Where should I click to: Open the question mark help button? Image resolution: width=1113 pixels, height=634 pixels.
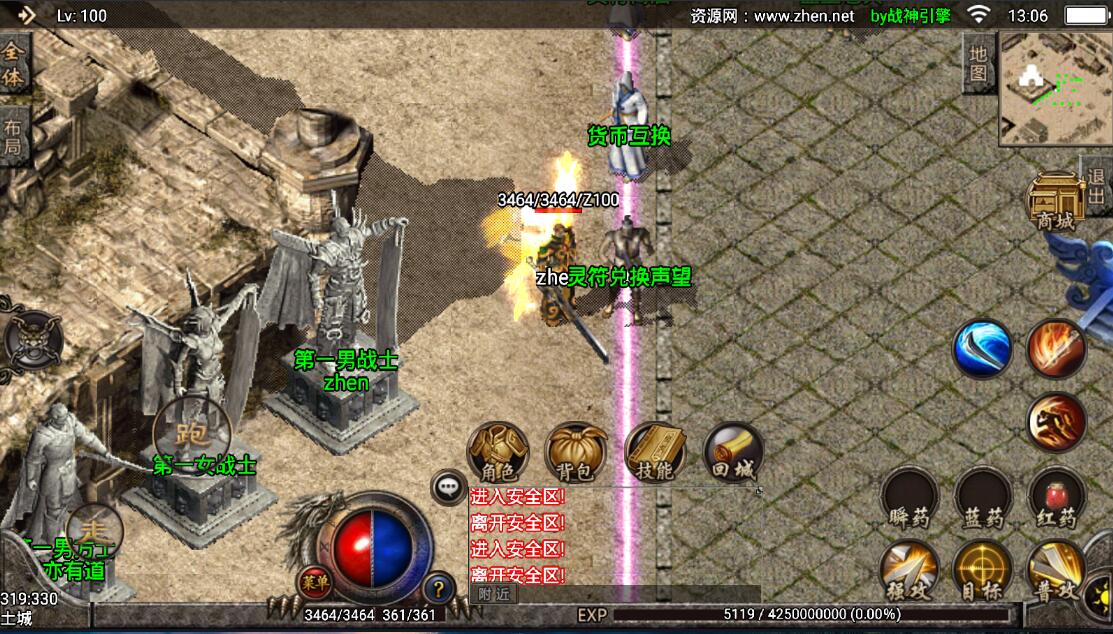click(x=437, y=588)
